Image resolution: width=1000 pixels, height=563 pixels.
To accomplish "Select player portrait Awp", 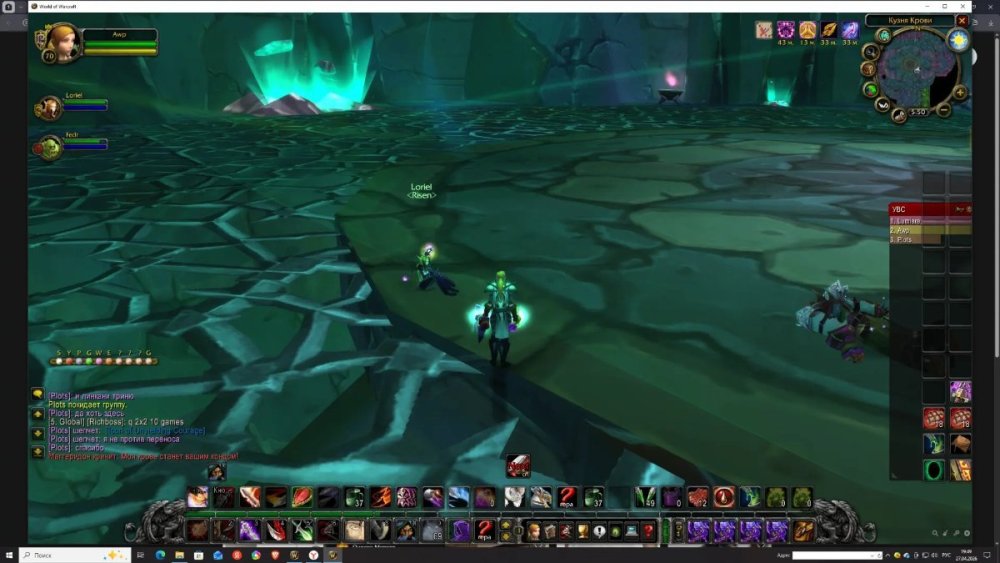I will point(63,43).
